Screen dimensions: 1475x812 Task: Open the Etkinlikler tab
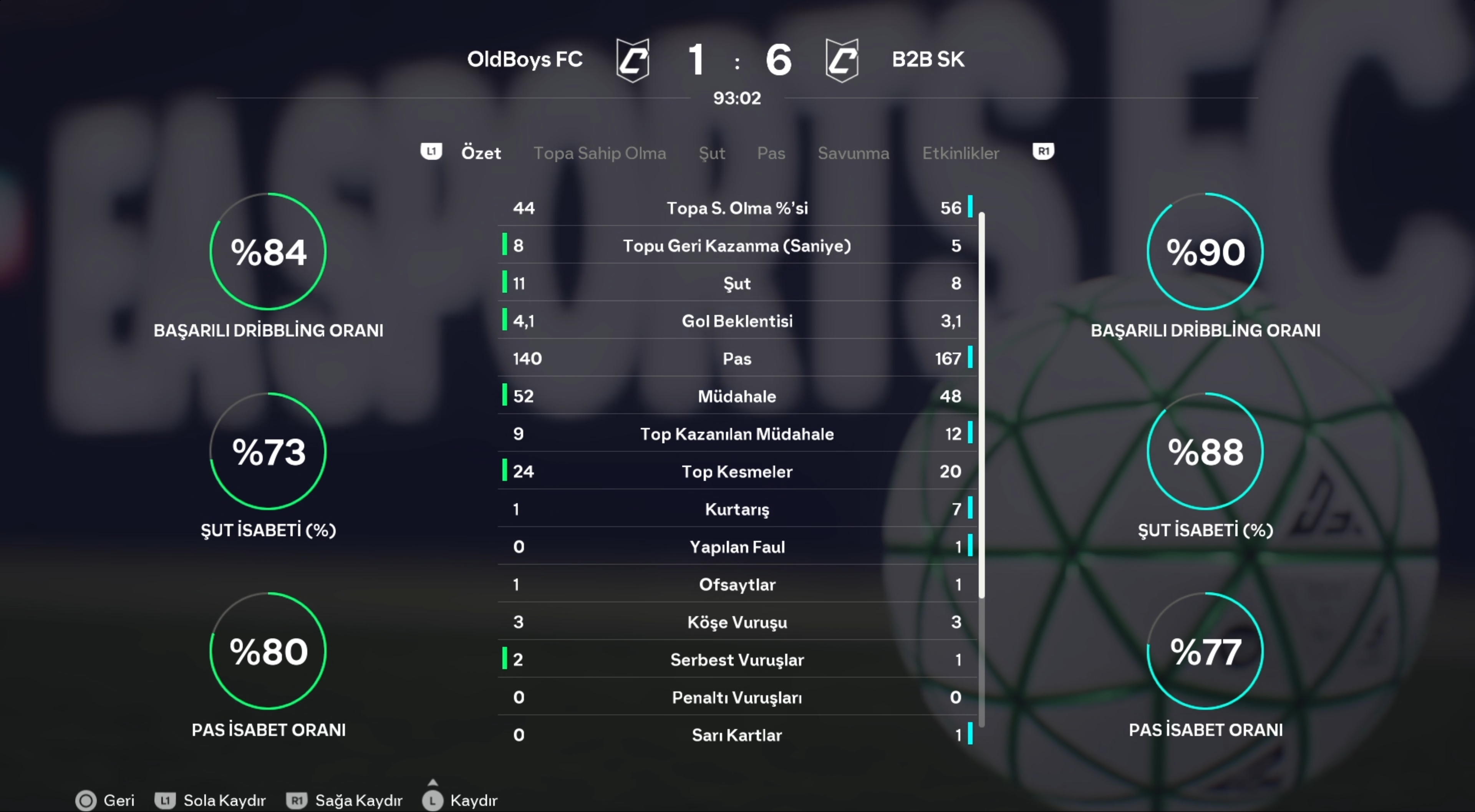(960, 153)
